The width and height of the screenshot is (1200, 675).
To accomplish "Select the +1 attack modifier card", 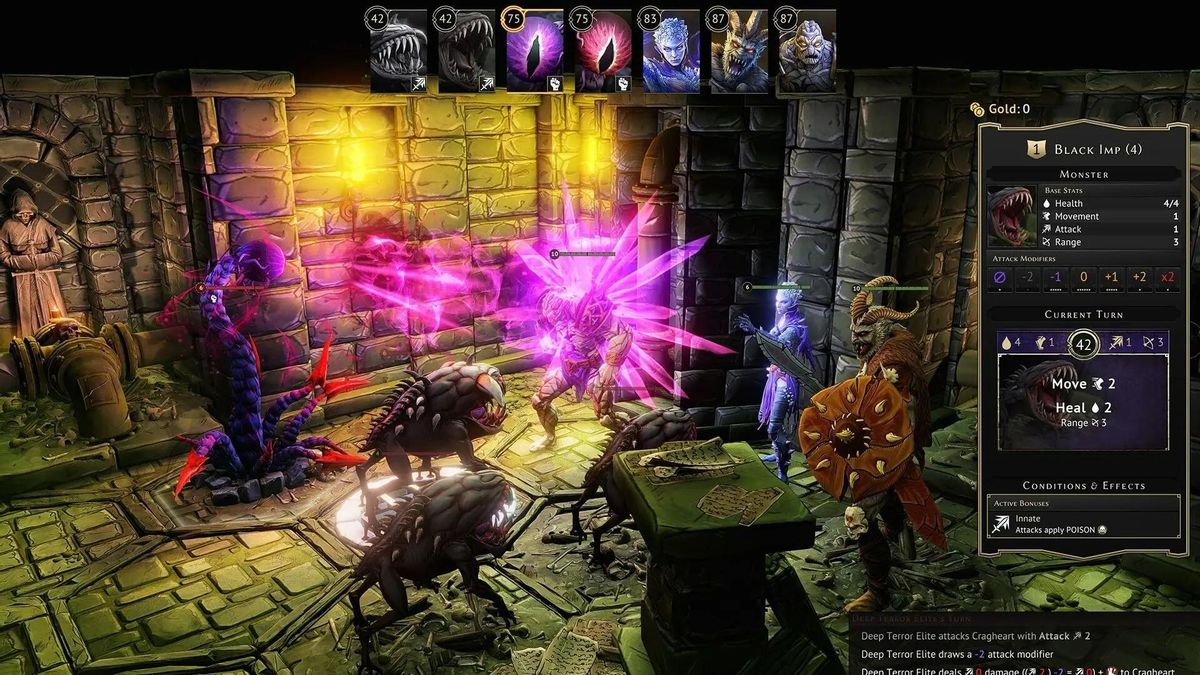I will (x=1111, y=279).
